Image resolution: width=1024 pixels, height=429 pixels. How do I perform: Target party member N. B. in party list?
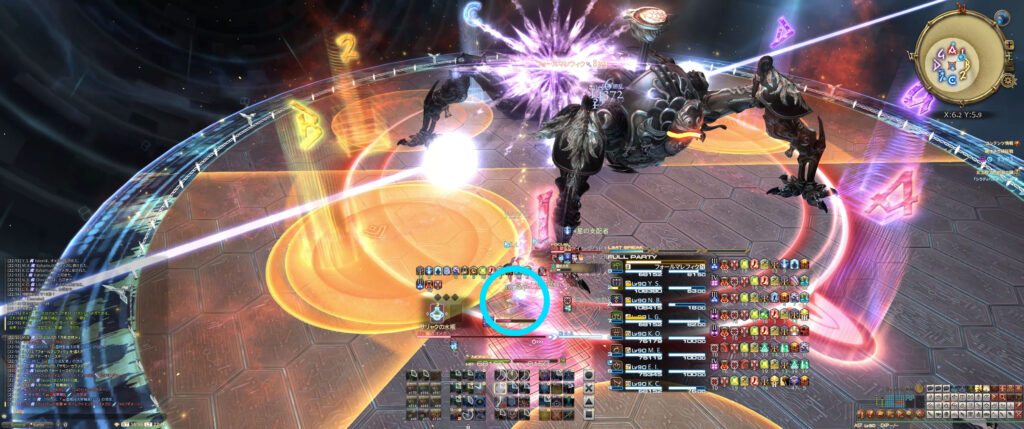[x=650, y=299]
